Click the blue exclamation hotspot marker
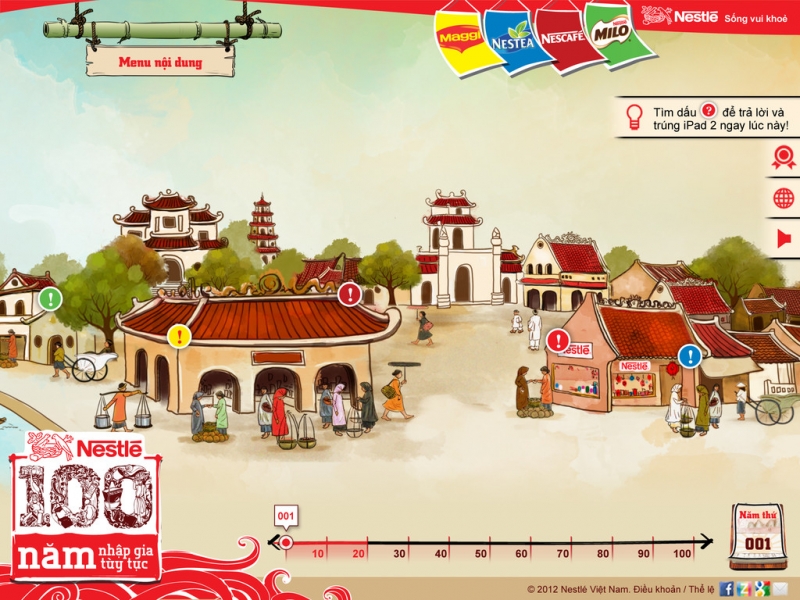The width and height of the screenshot is (800, 600). coord(690,355)
